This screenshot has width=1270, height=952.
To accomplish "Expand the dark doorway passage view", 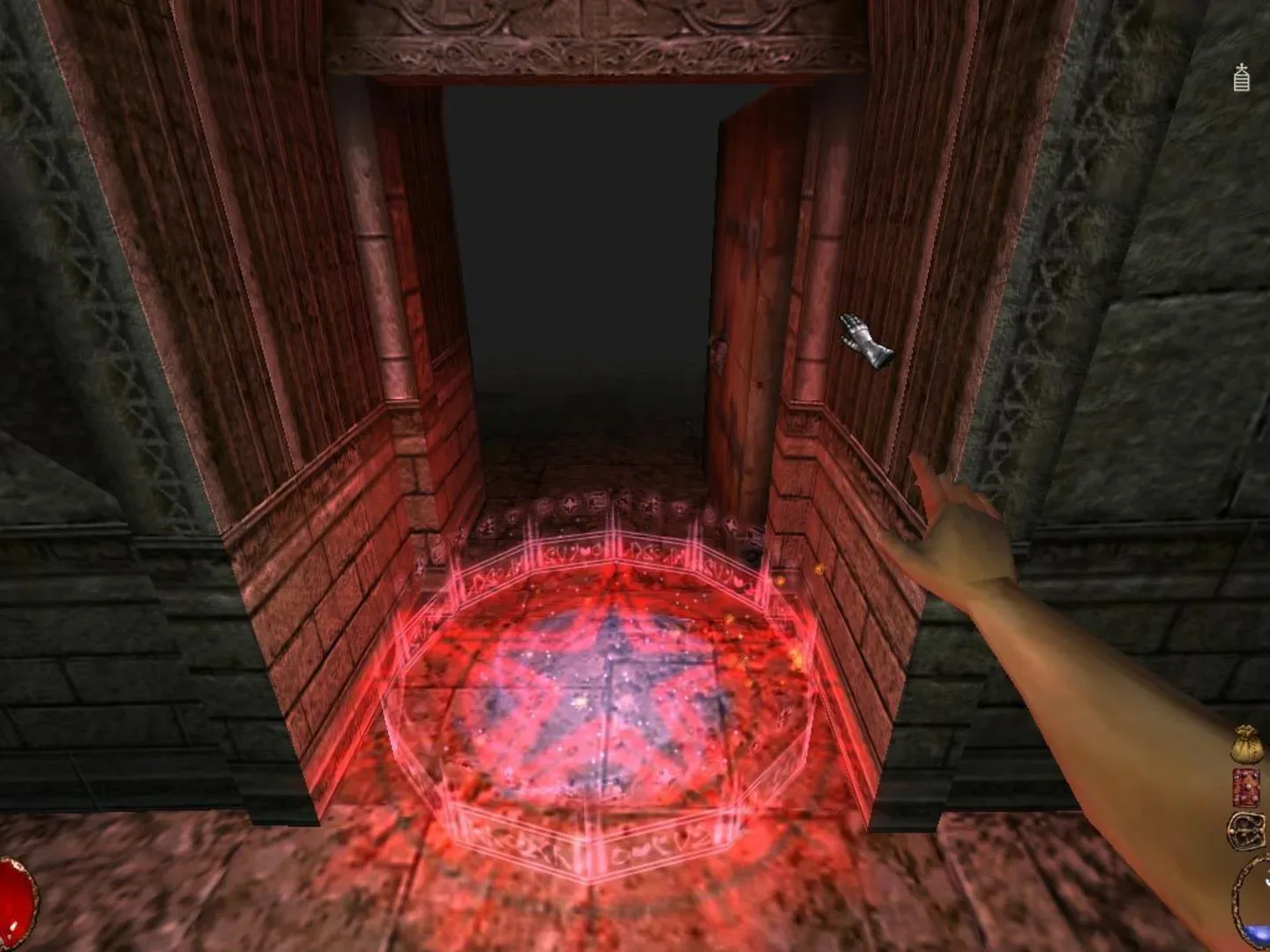I will click(x=573, y=264).
